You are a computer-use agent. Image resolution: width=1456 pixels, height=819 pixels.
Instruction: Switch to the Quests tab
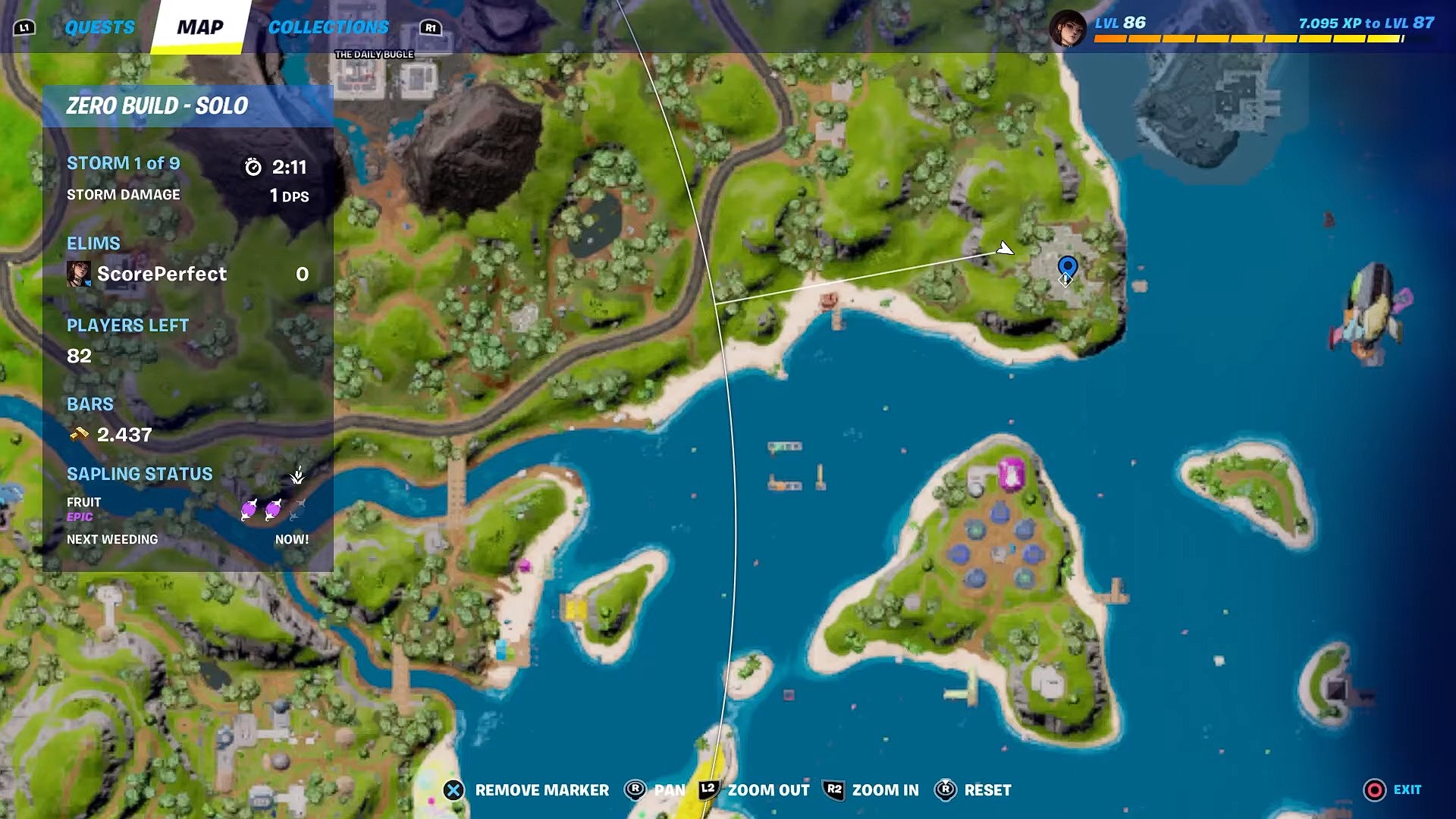pyautogui.click(x=99, y=27)
